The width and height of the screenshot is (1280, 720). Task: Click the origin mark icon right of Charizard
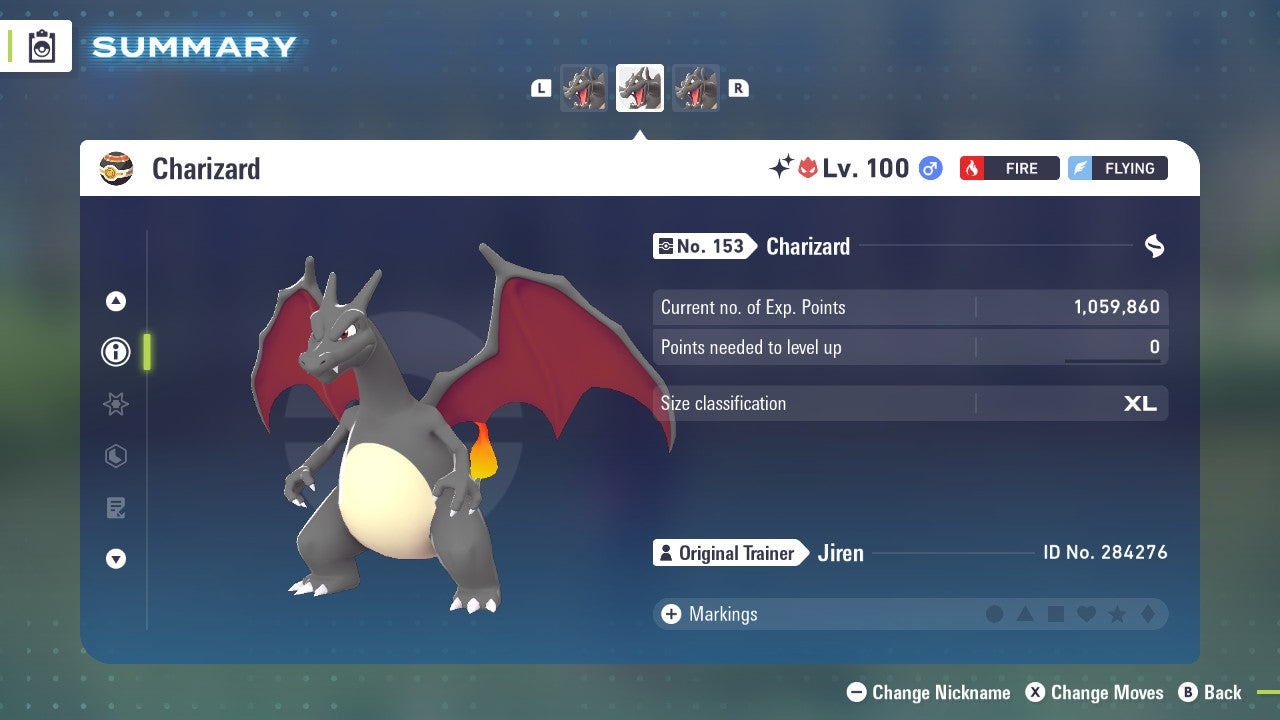(x=1154, y=246)
